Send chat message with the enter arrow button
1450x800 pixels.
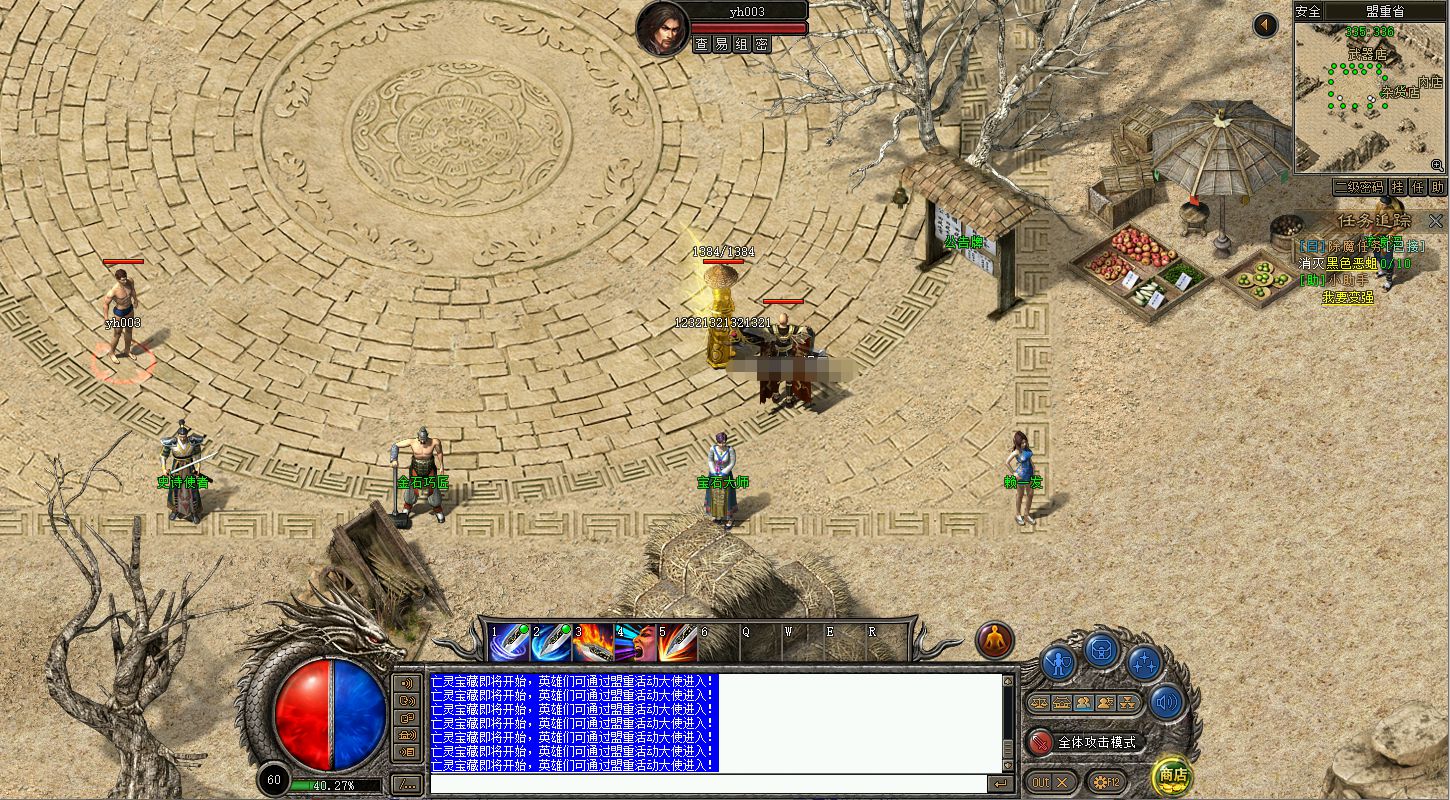(x=999, y=784)
